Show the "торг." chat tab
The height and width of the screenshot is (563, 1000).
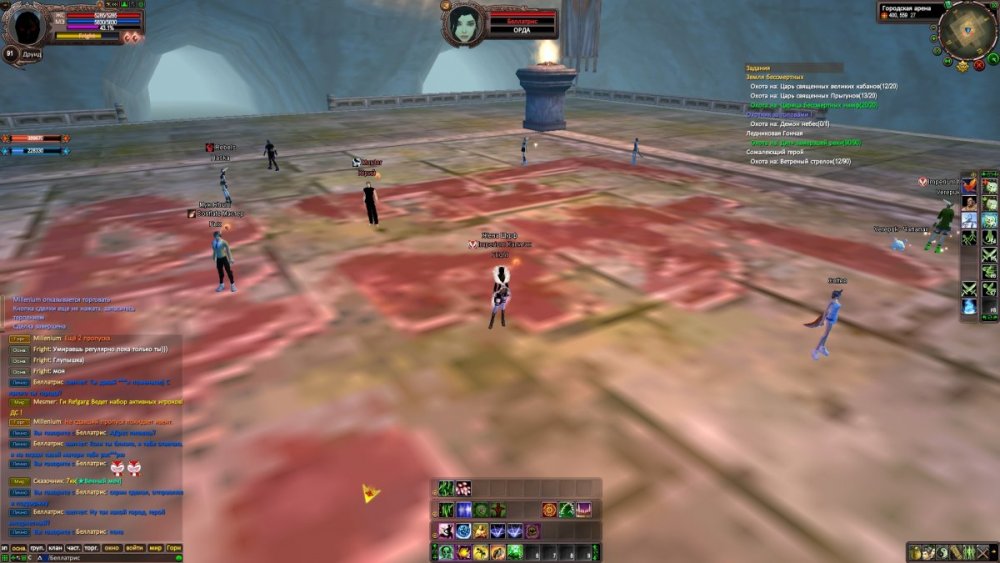92,548
